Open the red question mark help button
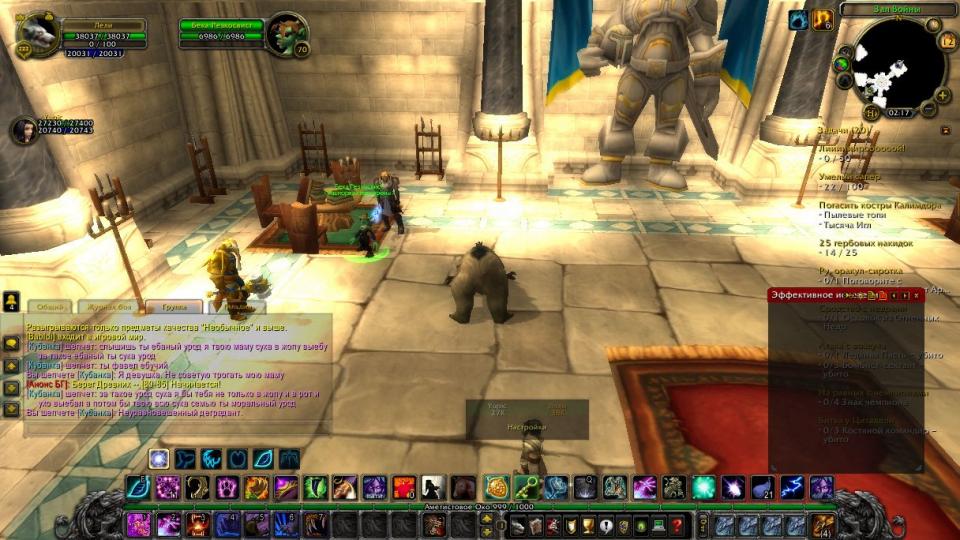This screenshot has height=540, width=960. (677, 525)
